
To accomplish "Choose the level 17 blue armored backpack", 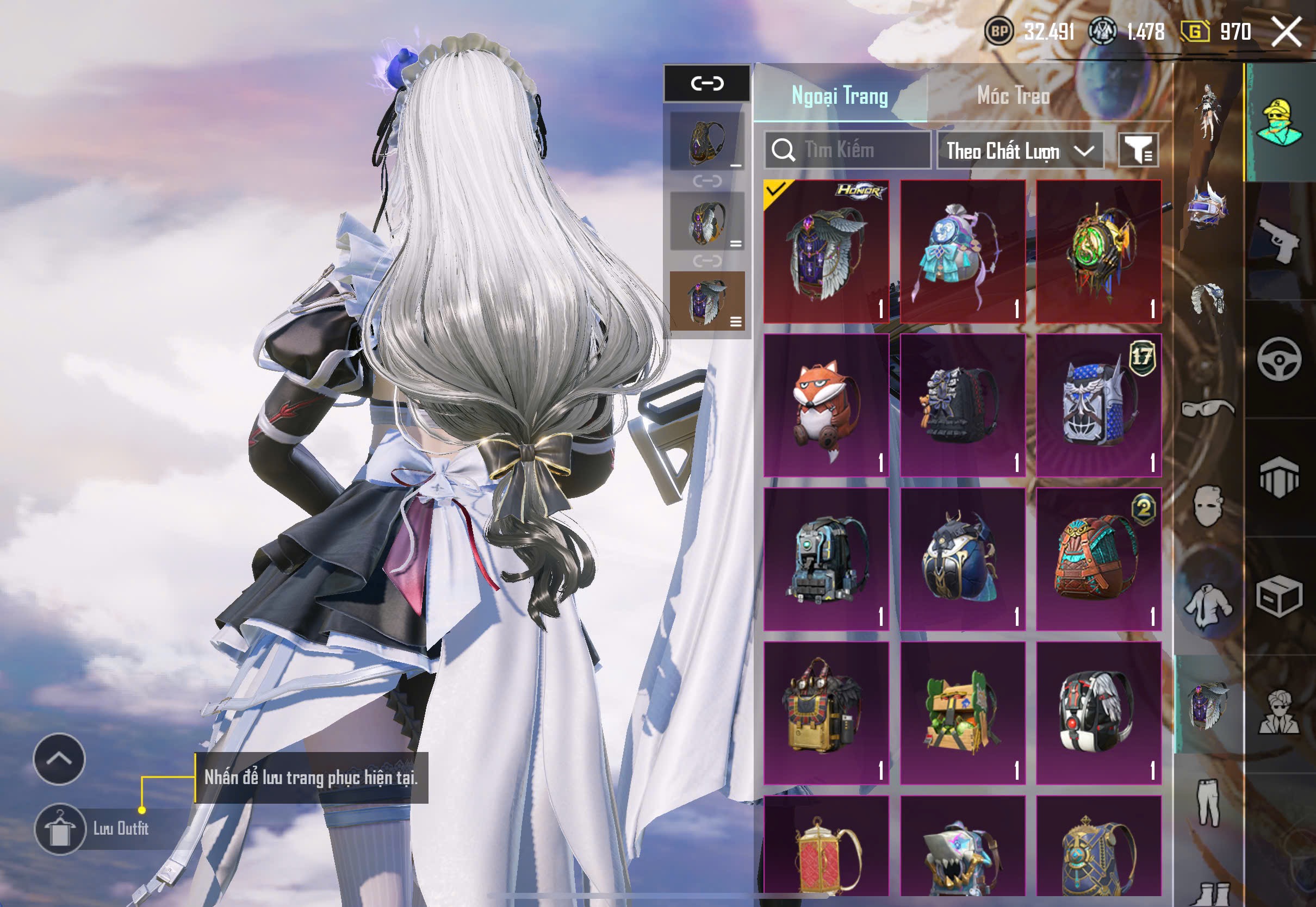I will (x=1098, y=405).
